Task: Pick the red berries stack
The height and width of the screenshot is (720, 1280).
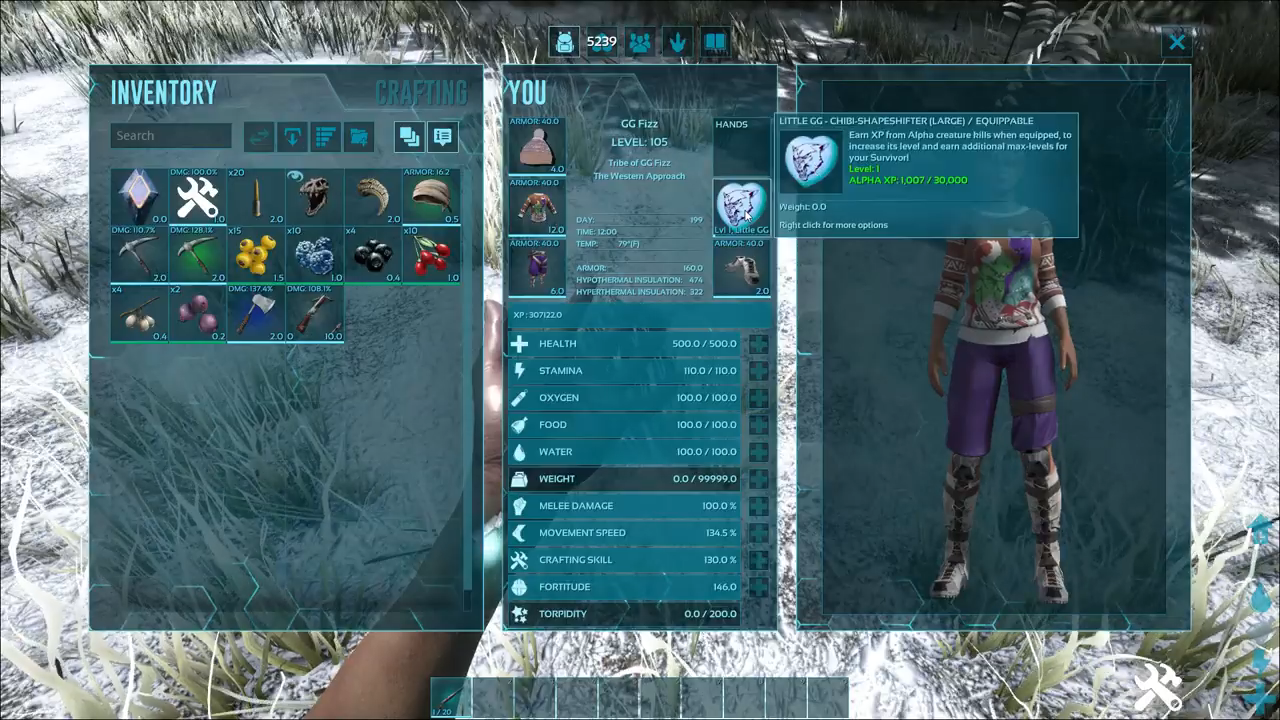Action: 431,255
